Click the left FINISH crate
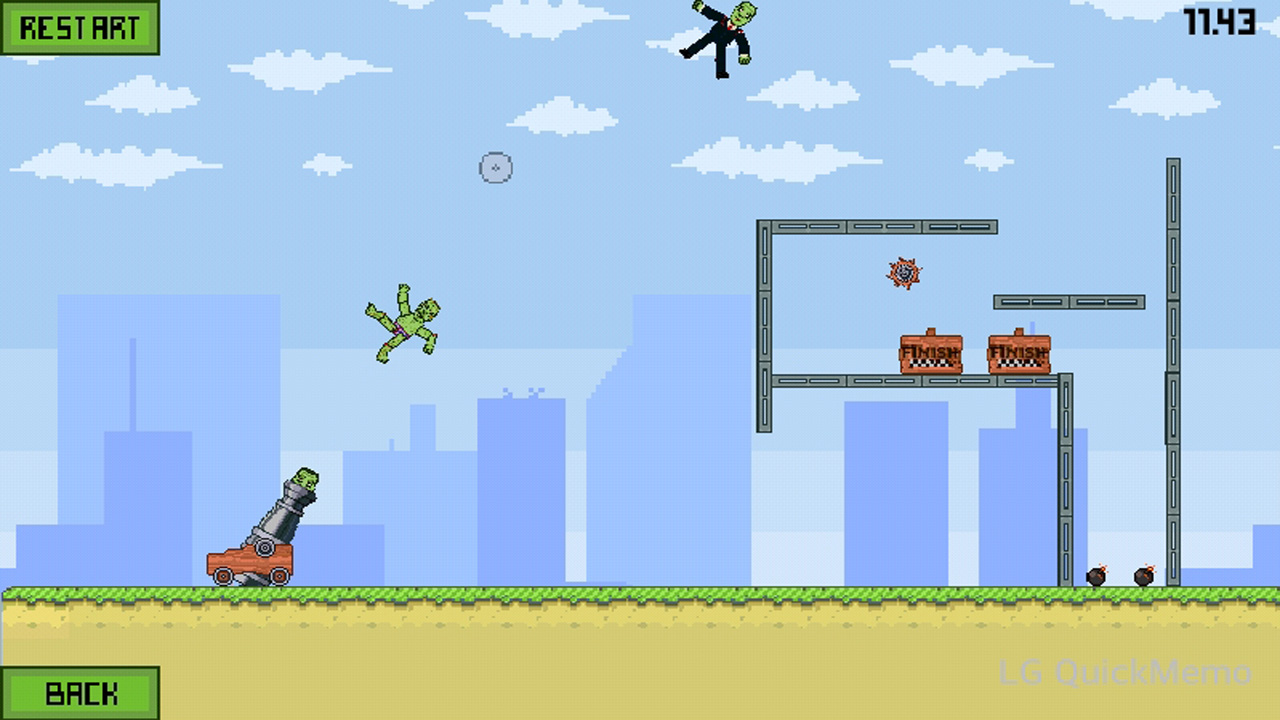 click(x=932, y=355)
